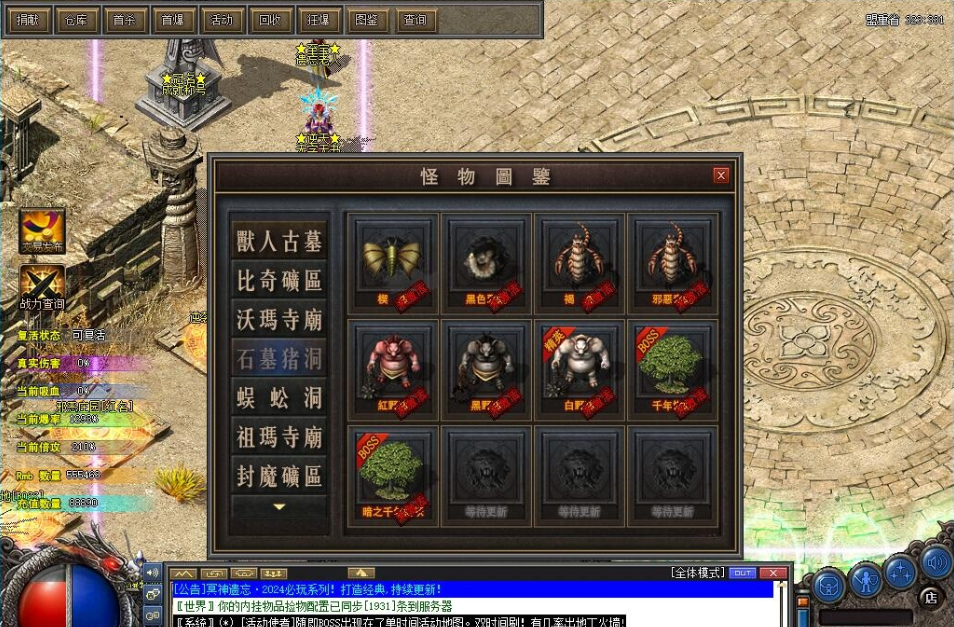Choose the 蜈蚣洞 category
The height and width of the screenshot is (627, 954).
pyautogui.click(x=279, y=397)
